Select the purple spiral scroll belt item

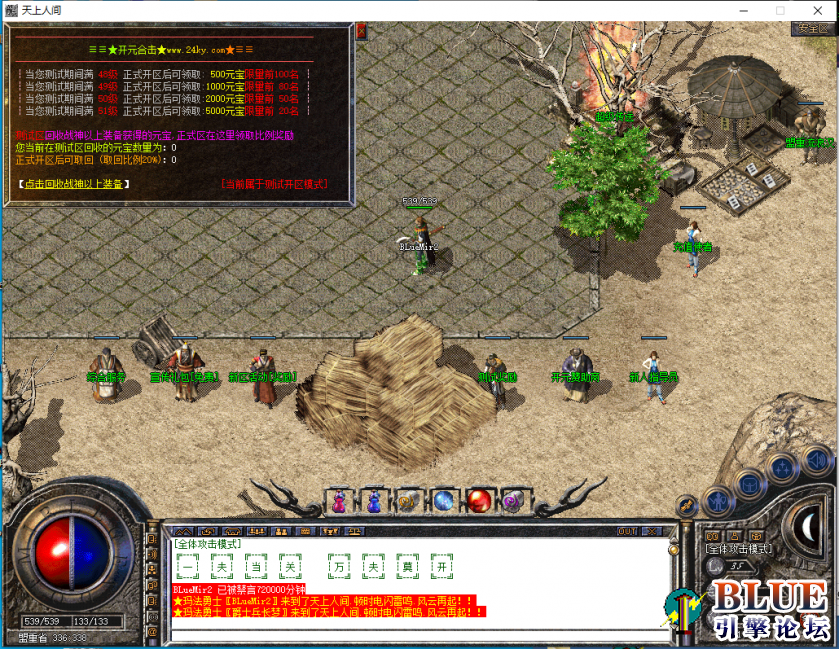(514, 499)
